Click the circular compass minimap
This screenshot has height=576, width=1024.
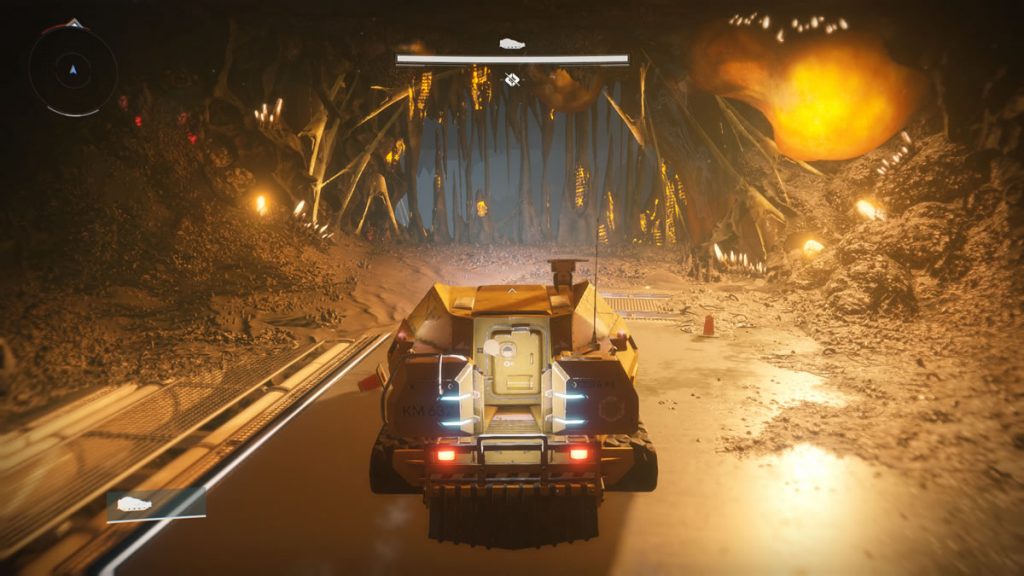pyautogui.click(x=72, y=69)
